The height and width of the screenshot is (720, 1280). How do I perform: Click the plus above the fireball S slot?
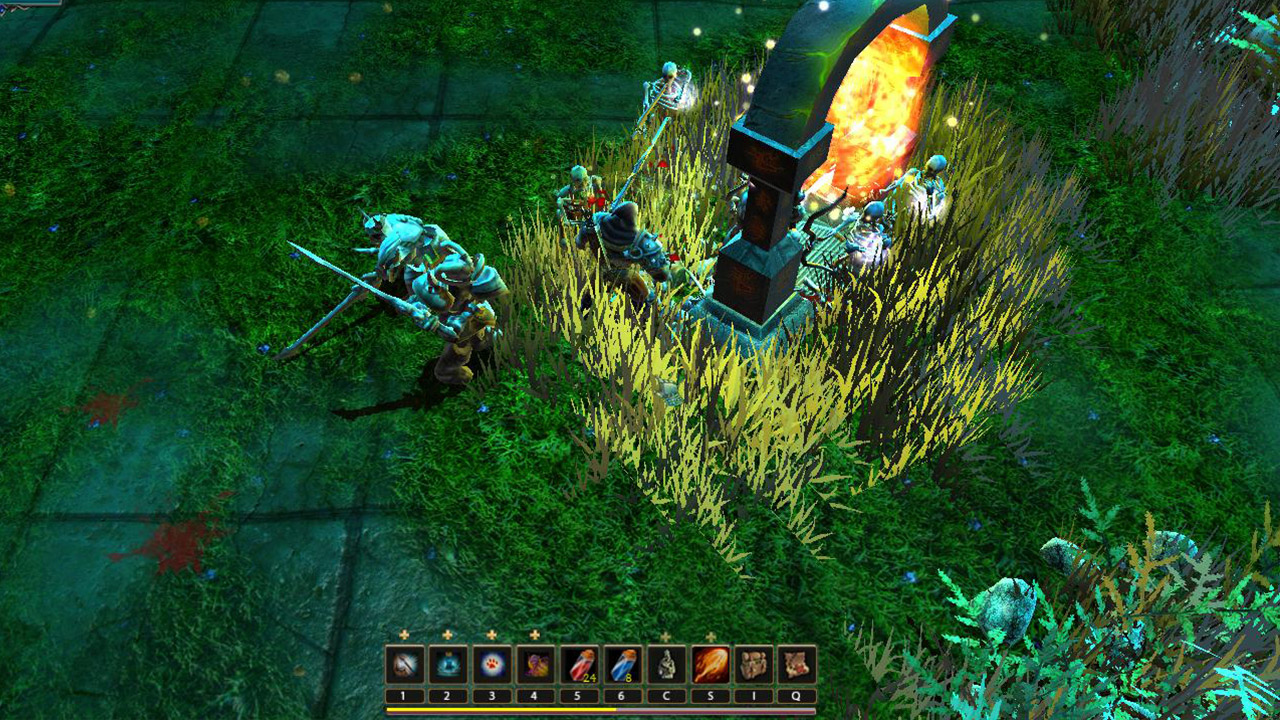point(709,635)
